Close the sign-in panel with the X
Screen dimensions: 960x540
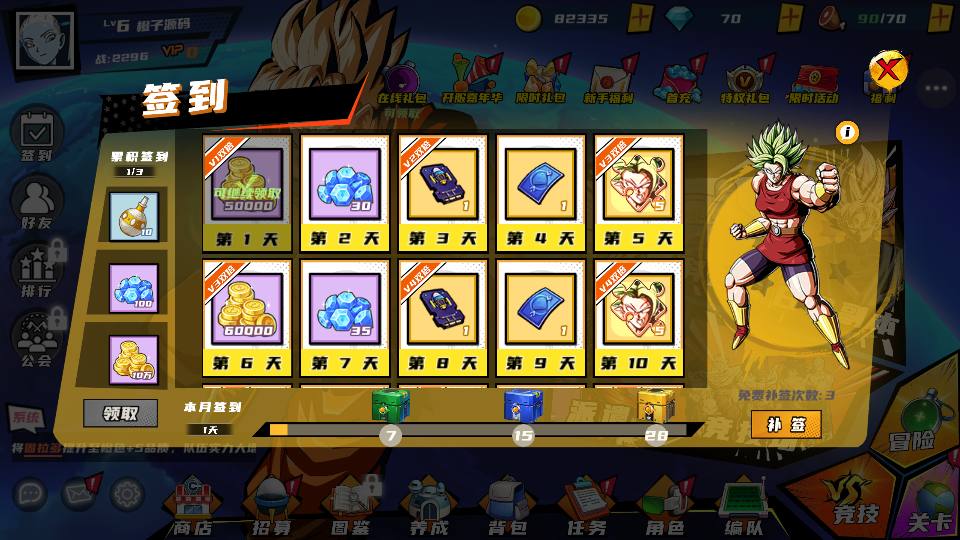click(887, 70)
